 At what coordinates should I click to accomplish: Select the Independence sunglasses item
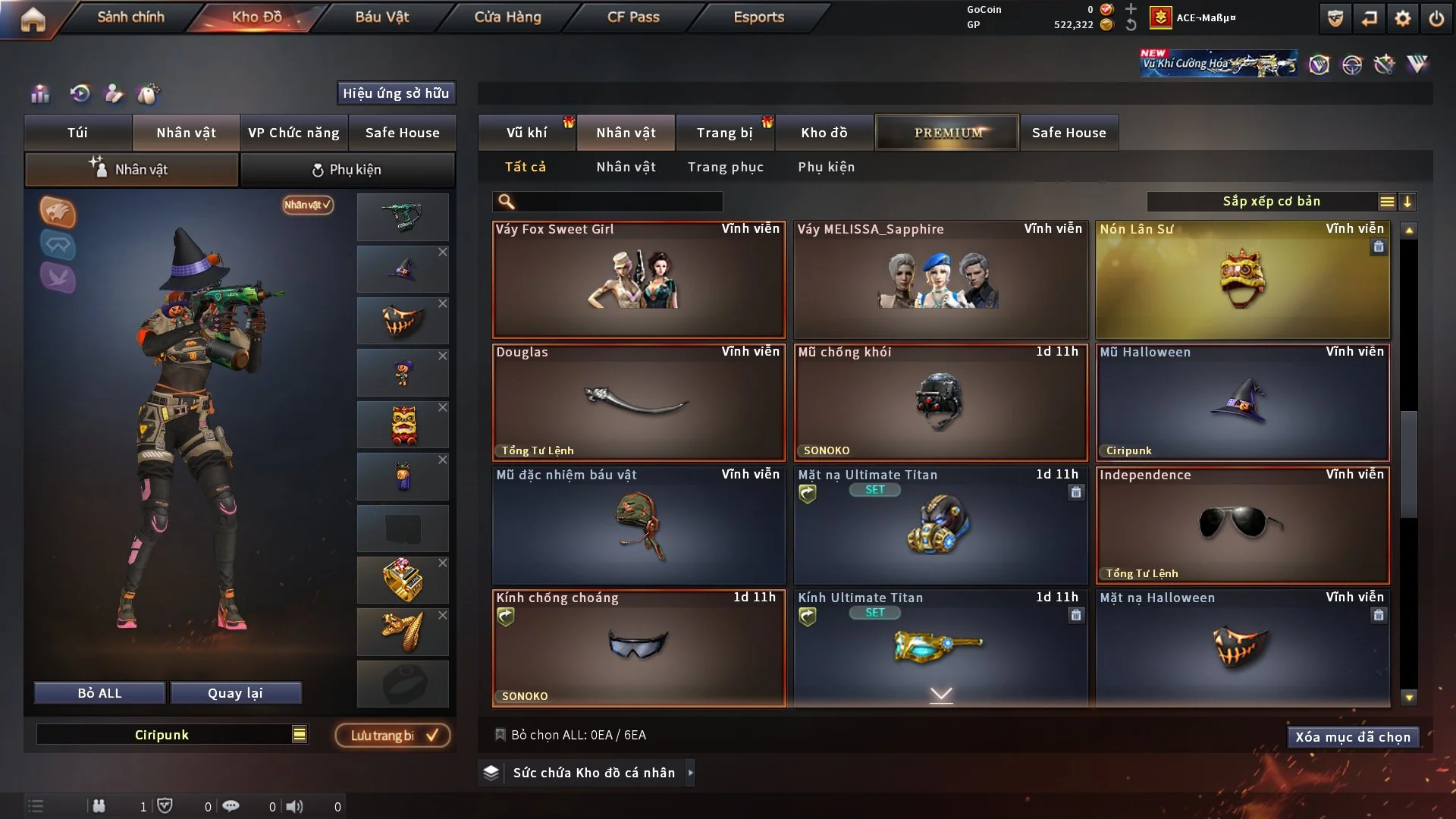point(1242,526)
